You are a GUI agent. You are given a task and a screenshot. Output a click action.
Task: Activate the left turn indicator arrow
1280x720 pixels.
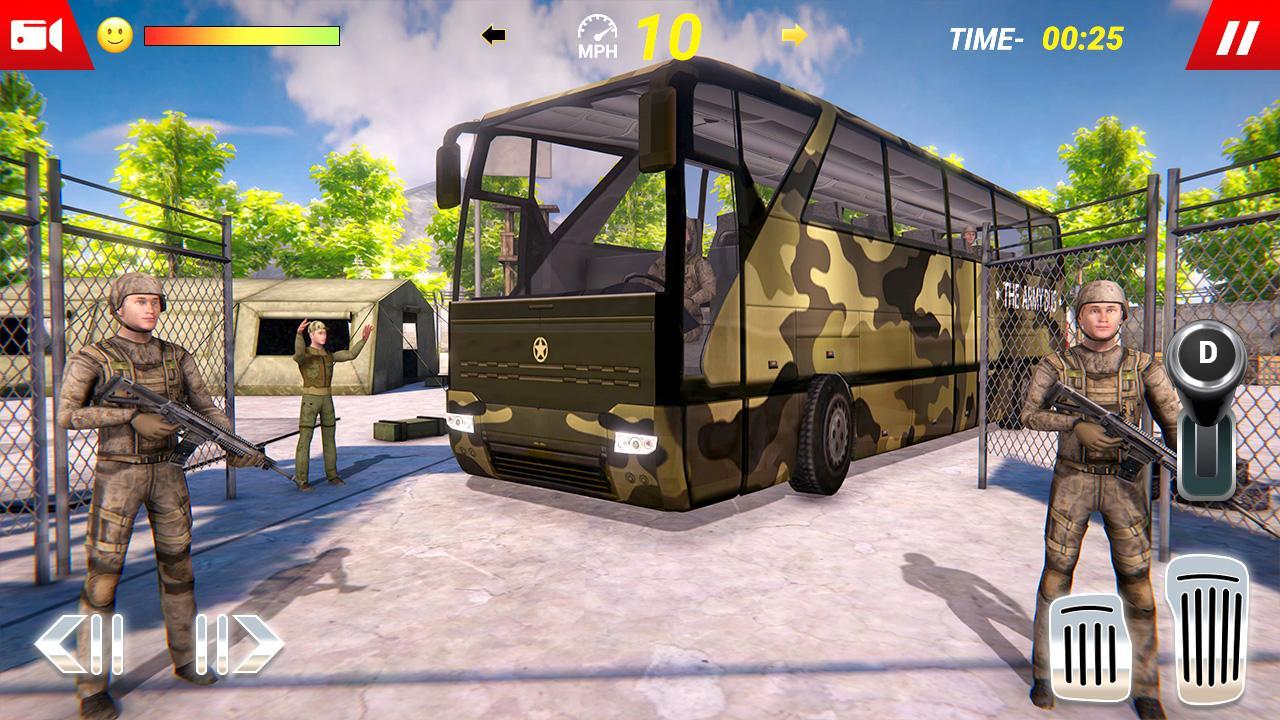[493, 36]
